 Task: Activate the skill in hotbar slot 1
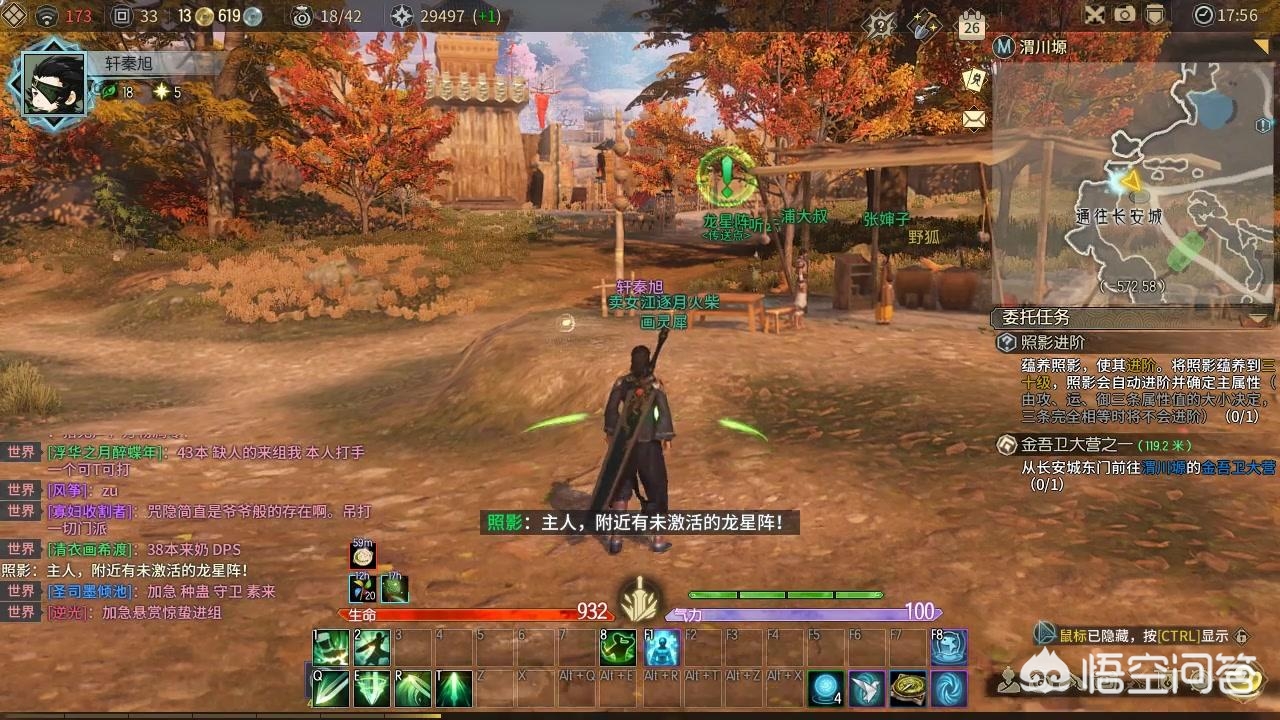(x=330, y=648)
